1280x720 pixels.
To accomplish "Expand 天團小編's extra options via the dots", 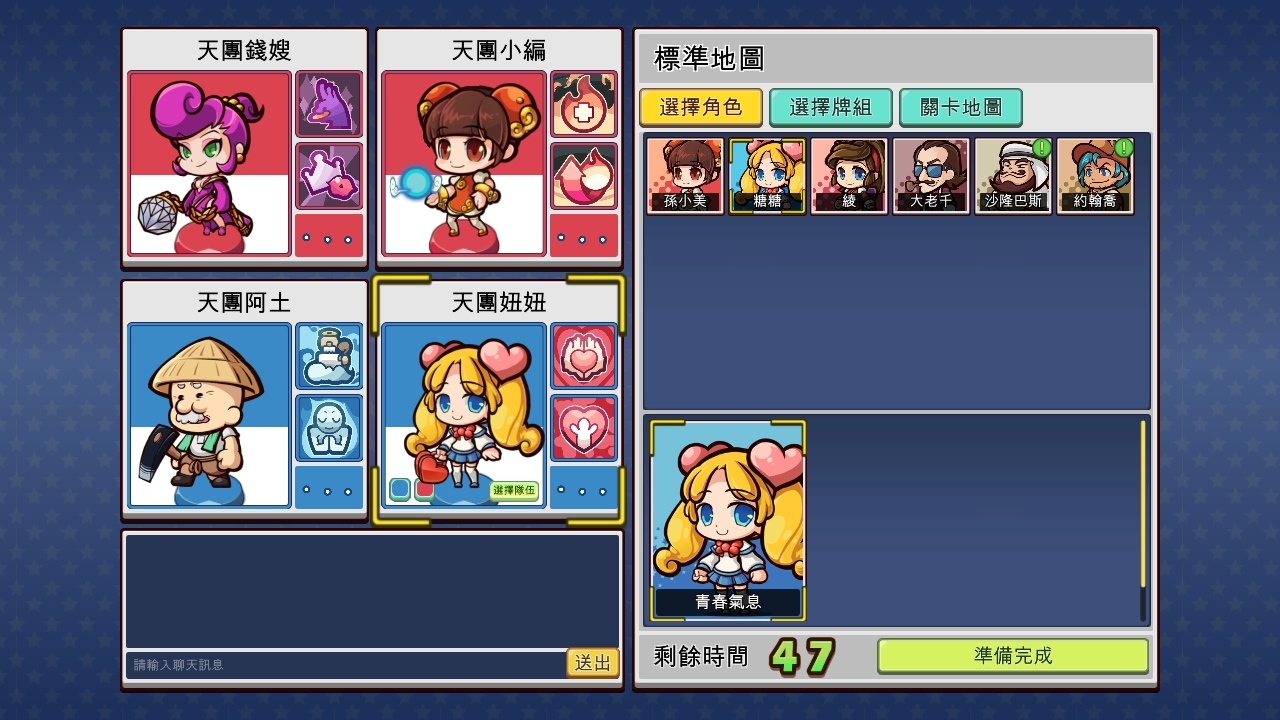I will tap(583, 236).
